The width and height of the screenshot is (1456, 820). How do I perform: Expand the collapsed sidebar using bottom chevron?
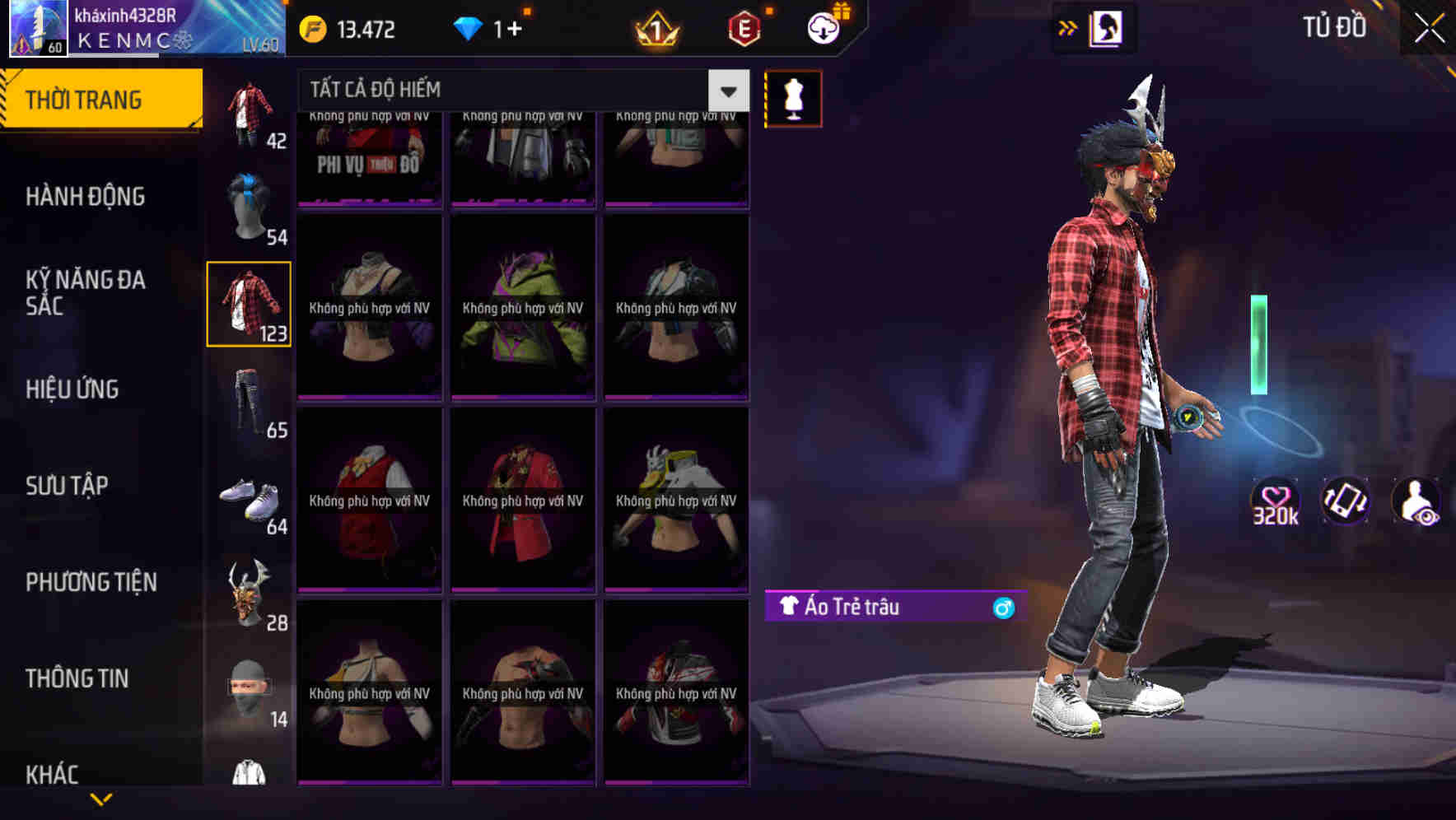[101, 799]
